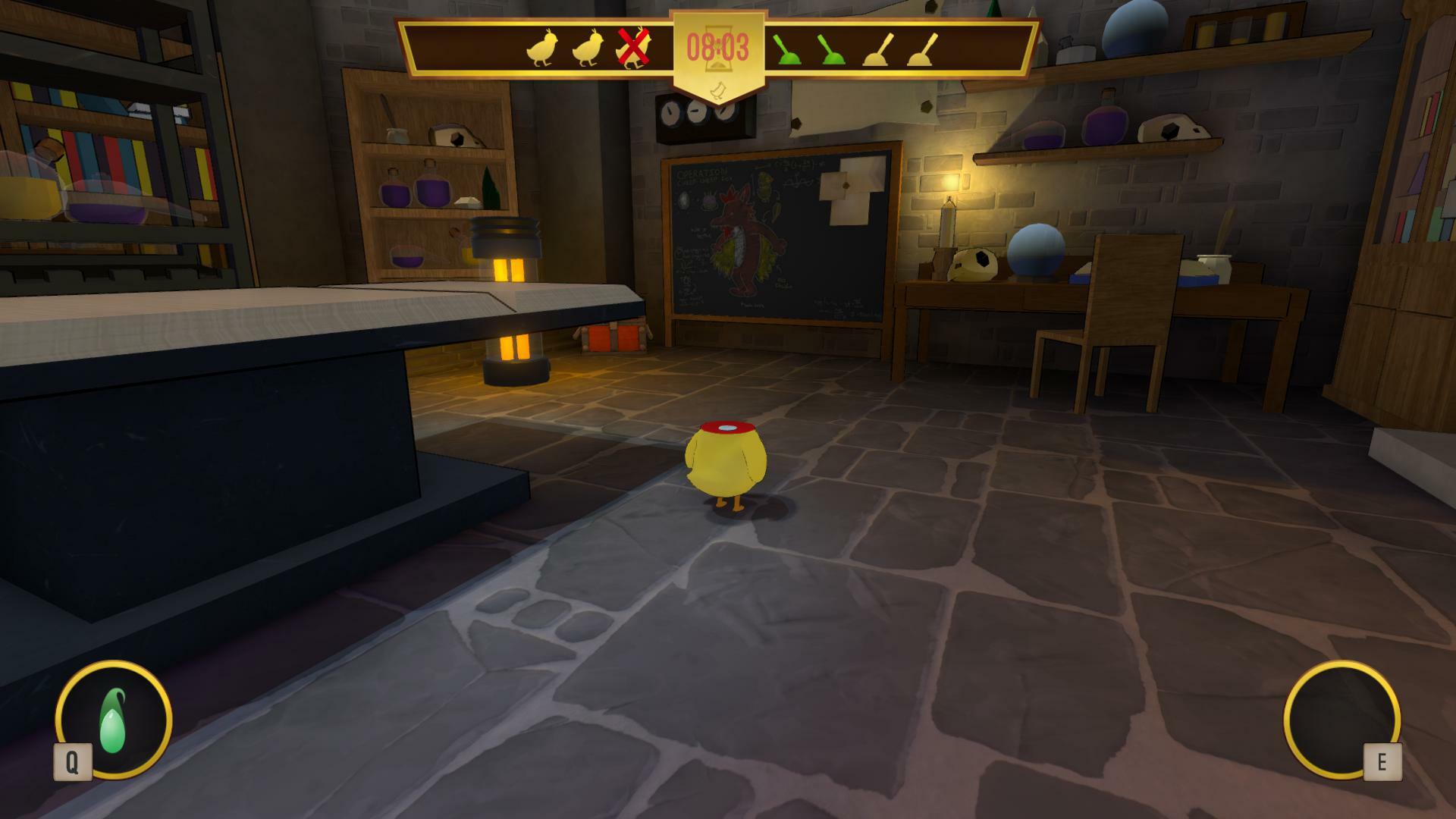Click the second chick icon on the status bar

coord(587,48)
